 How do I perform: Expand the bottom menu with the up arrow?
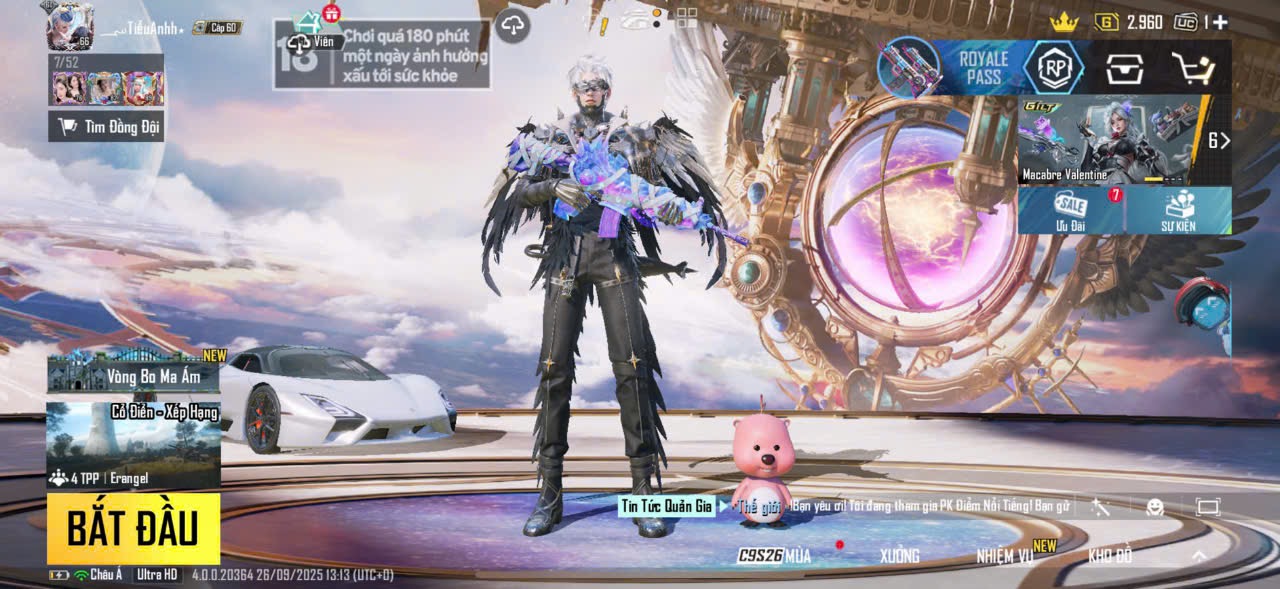click(x=1199, y=556)
